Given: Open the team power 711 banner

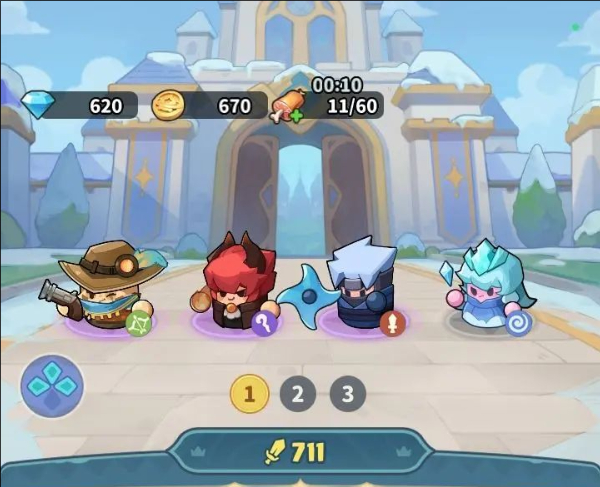Looking at the screenshot, I should 300,453.
